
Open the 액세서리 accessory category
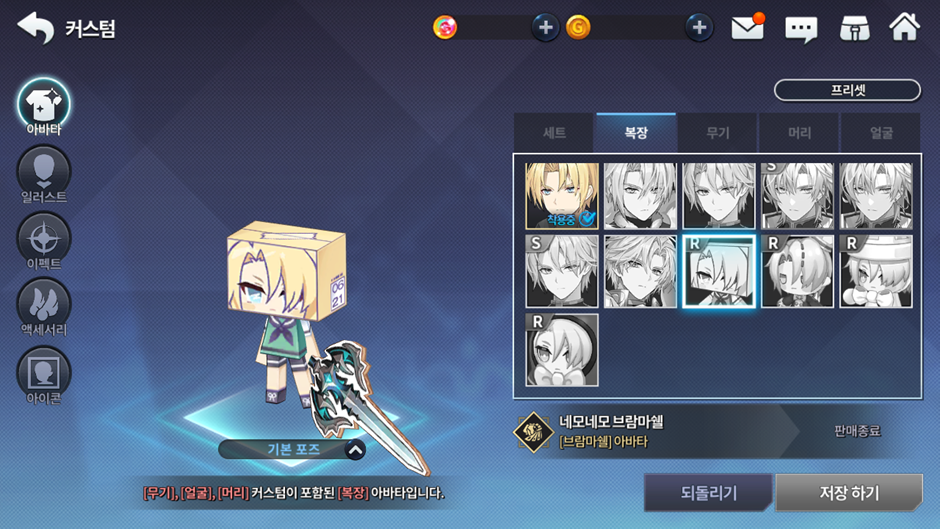coord(43,304)
